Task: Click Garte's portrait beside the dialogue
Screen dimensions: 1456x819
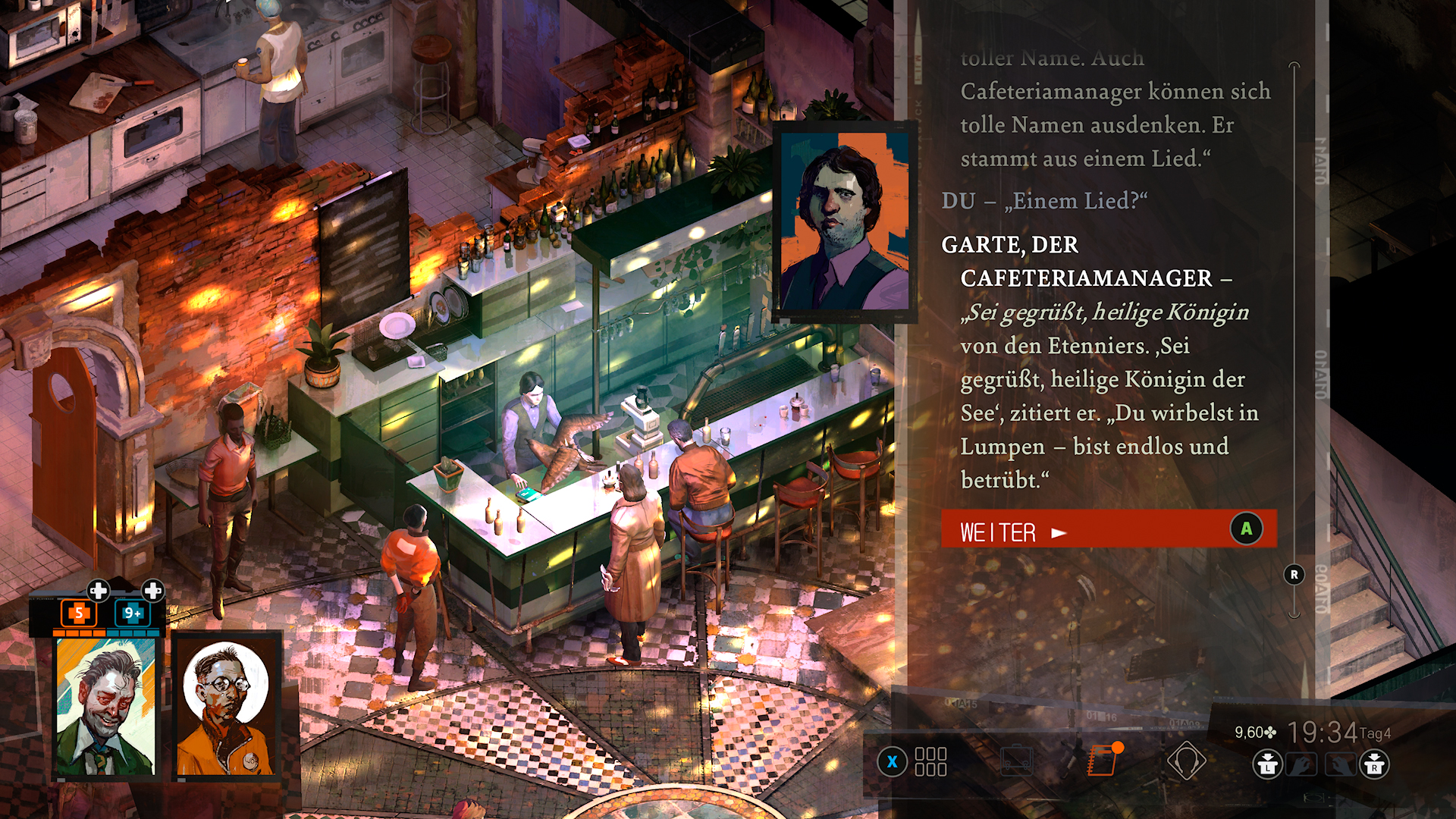Action: [x=845, y=221]
